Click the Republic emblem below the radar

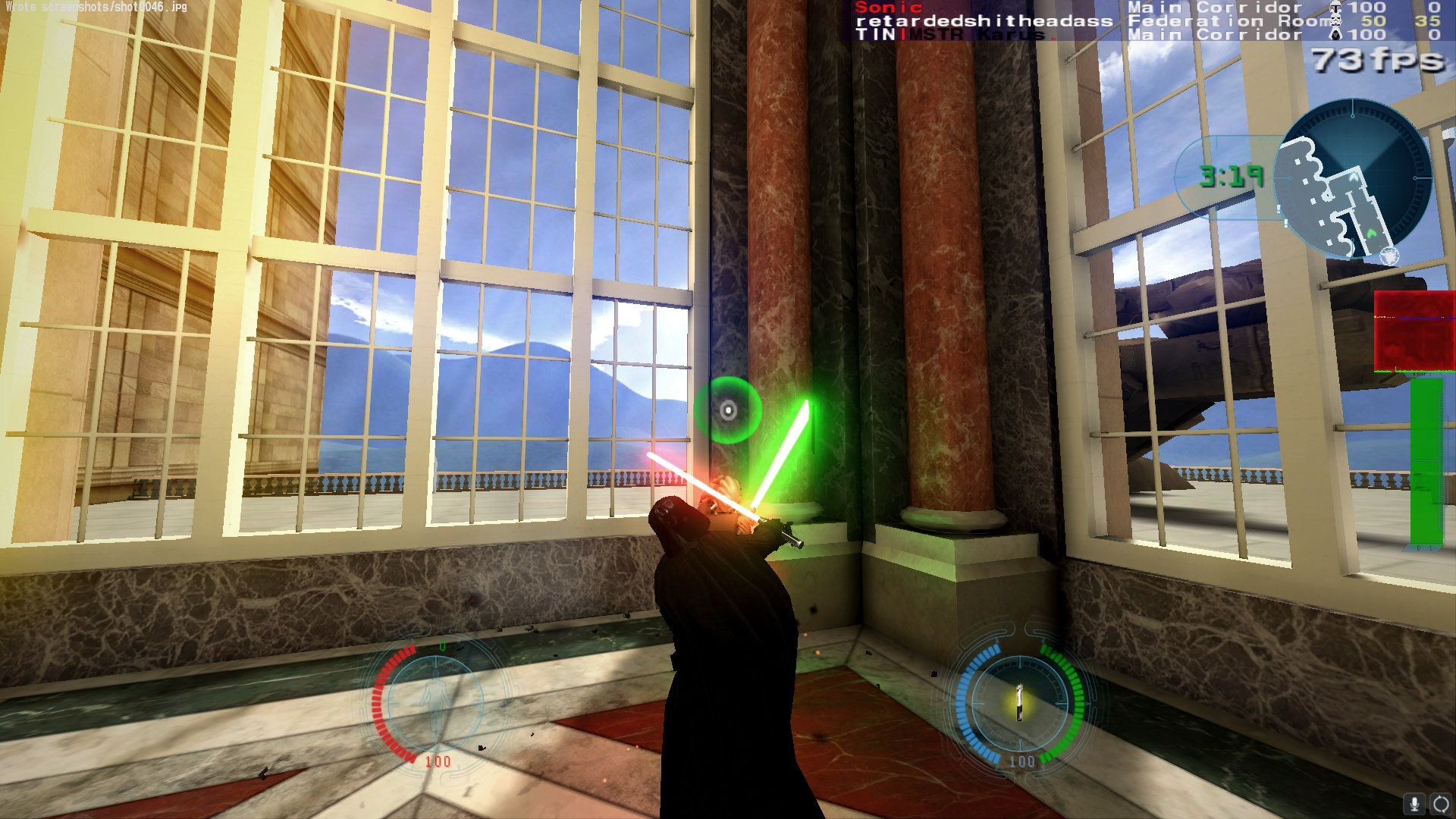(1389, 257)
